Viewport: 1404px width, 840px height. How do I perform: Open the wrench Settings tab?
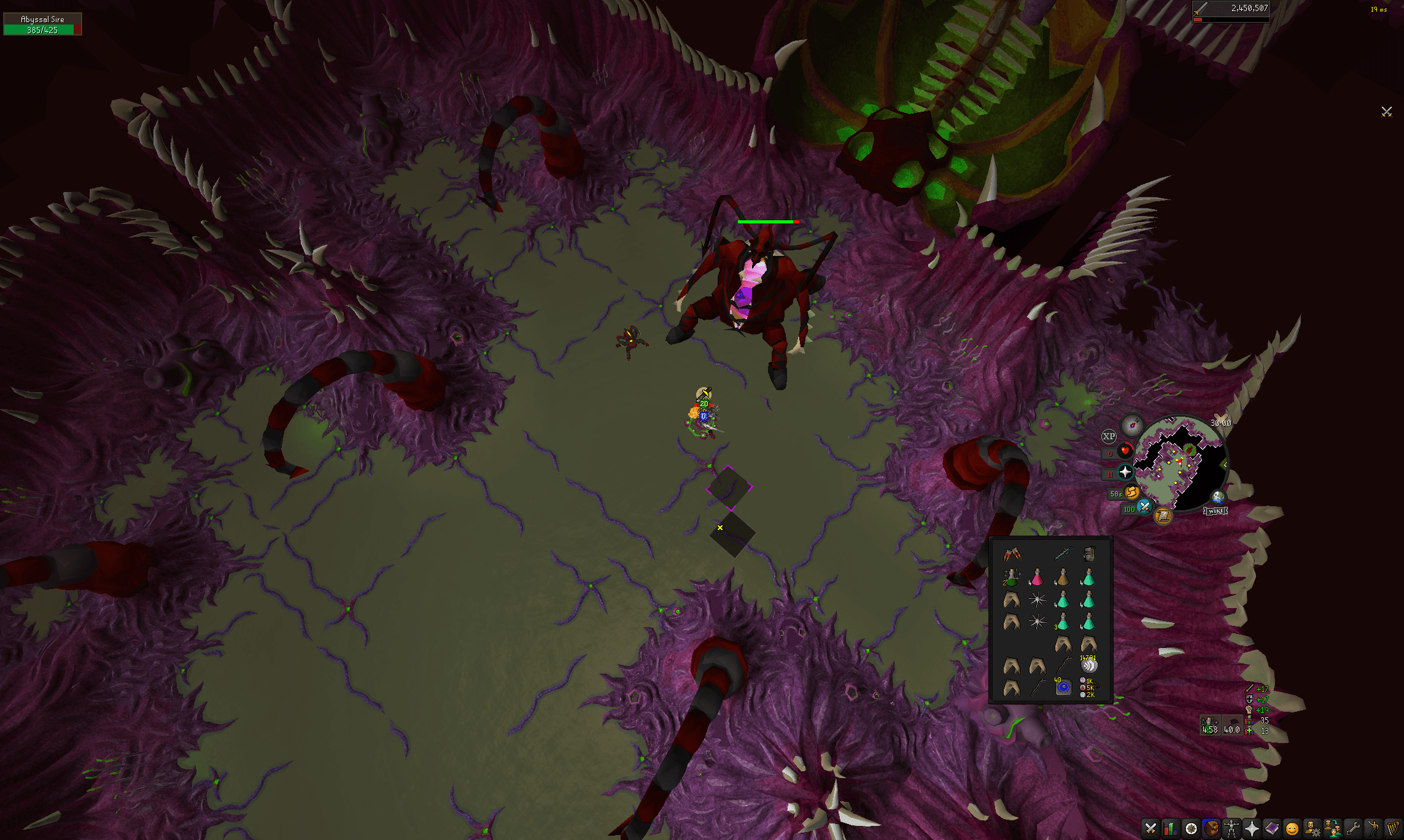[1352, 829]
